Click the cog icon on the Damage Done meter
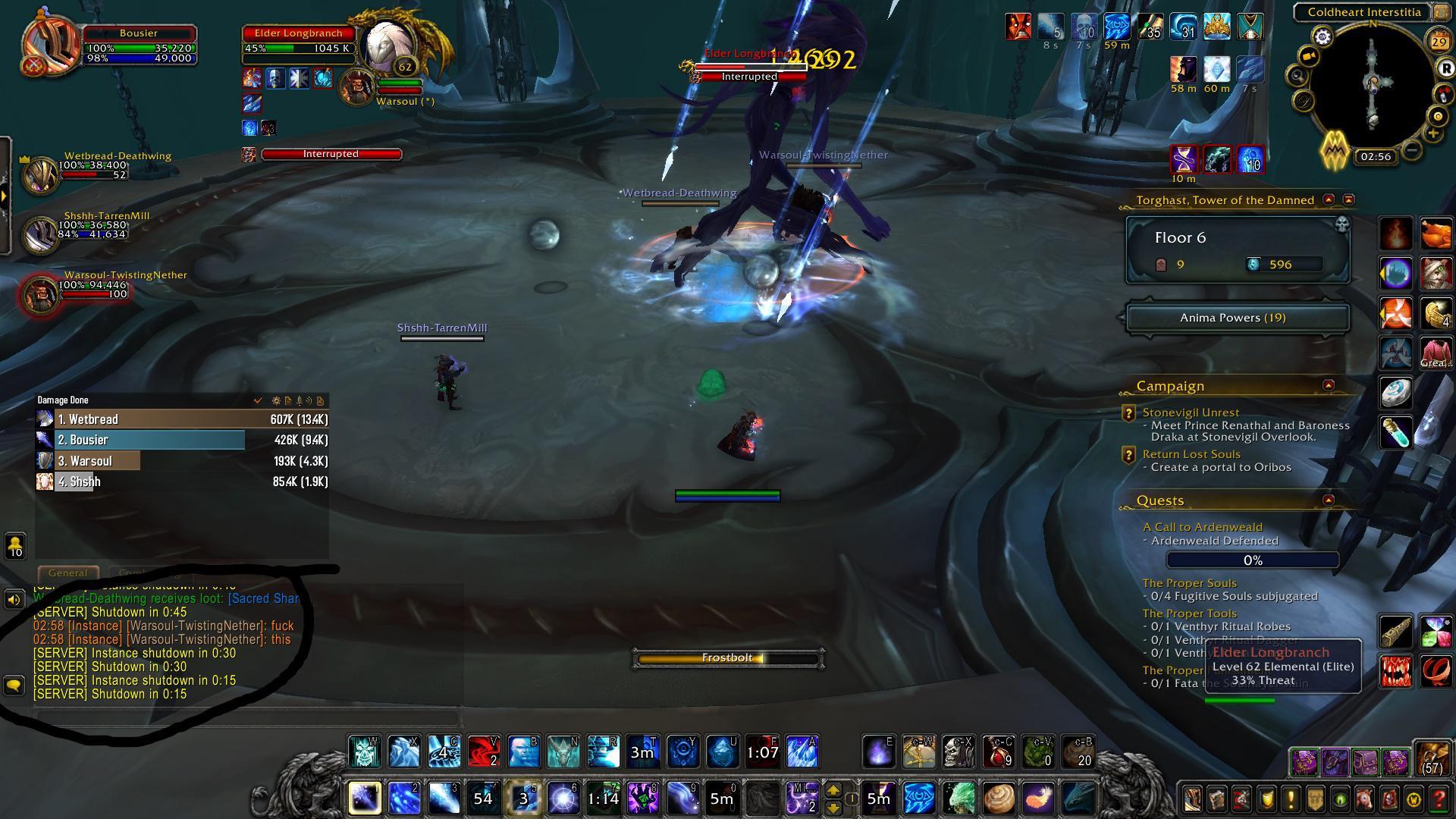 (x=276, y=400)
